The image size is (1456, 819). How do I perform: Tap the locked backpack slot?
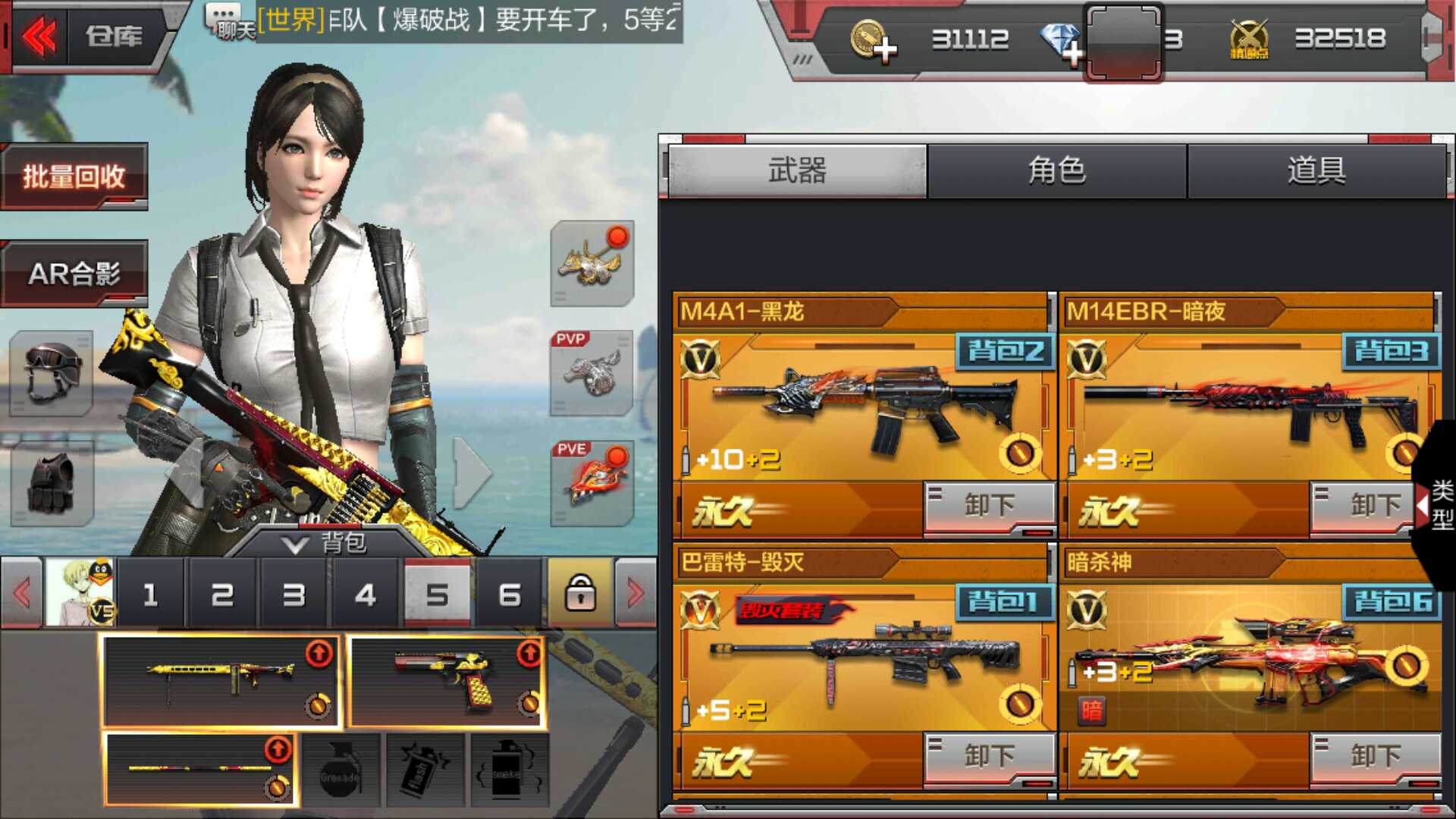coord(581,595)
